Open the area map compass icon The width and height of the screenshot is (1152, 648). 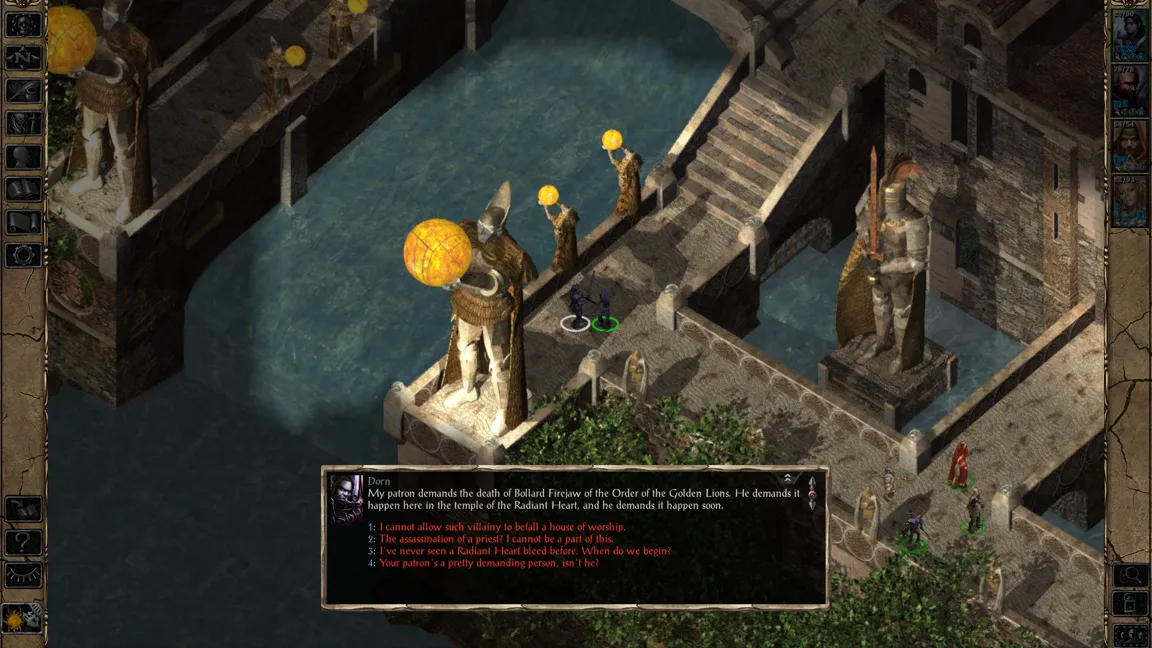pyautogui.click(x=23, y=58)
